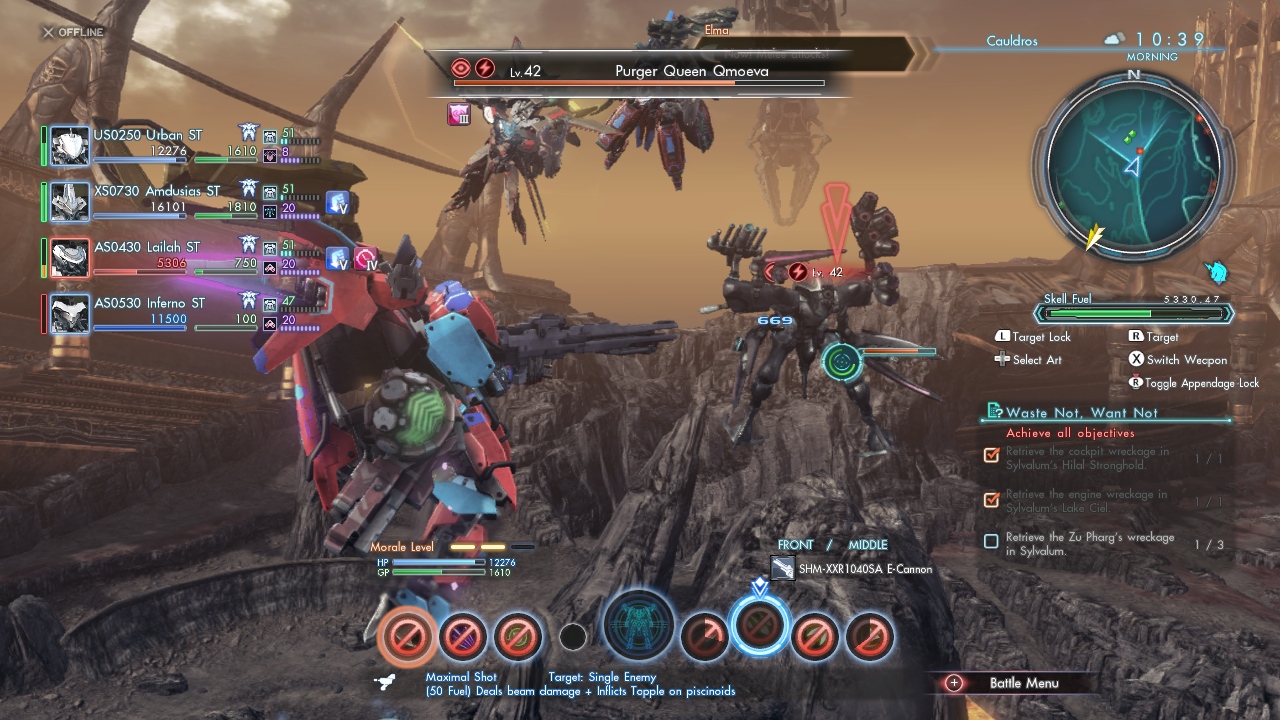Click the pink debuff icon under the enemy name

459,115
